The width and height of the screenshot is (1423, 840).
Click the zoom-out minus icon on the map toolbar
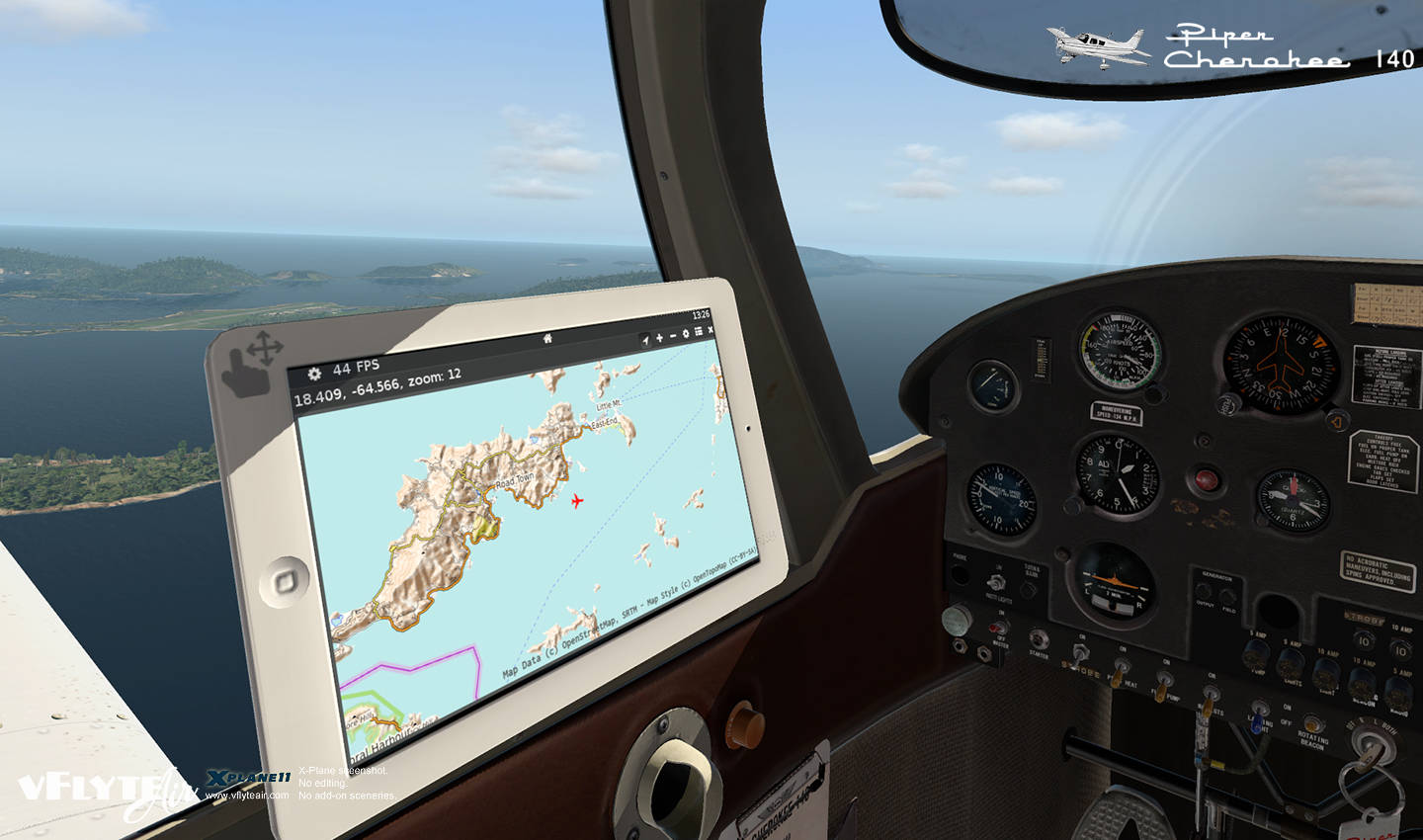[x=672, y=337]
